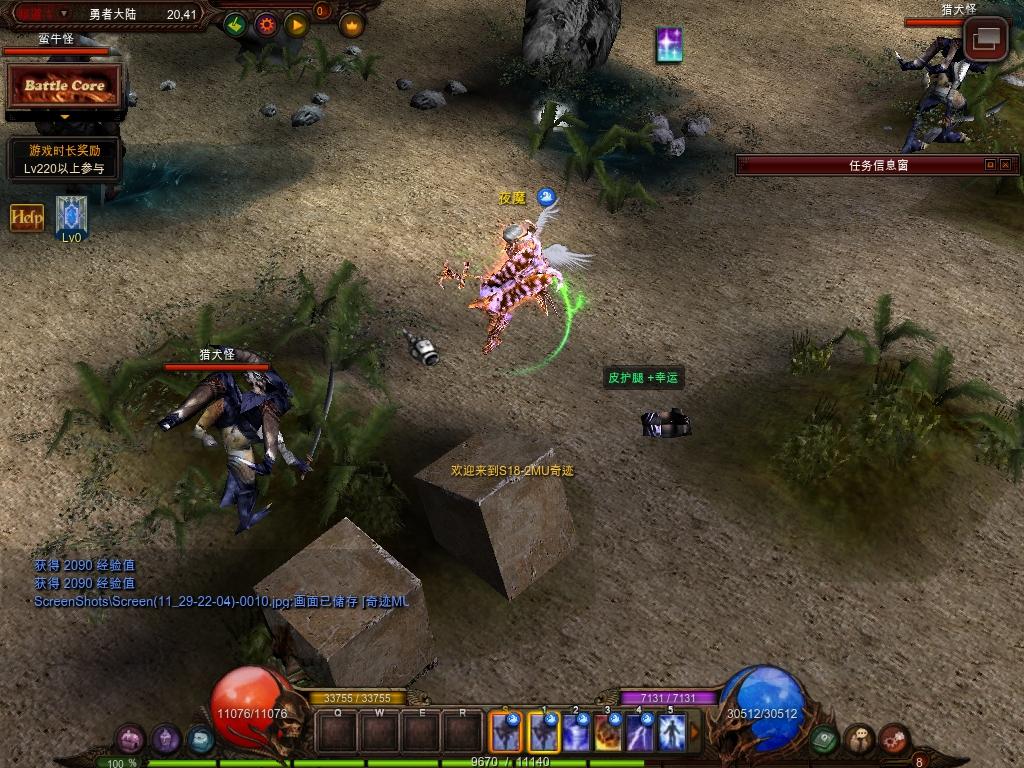Open the Help button
The height and width of the screenshot is (768, 1024).
[x=27, y=217]
